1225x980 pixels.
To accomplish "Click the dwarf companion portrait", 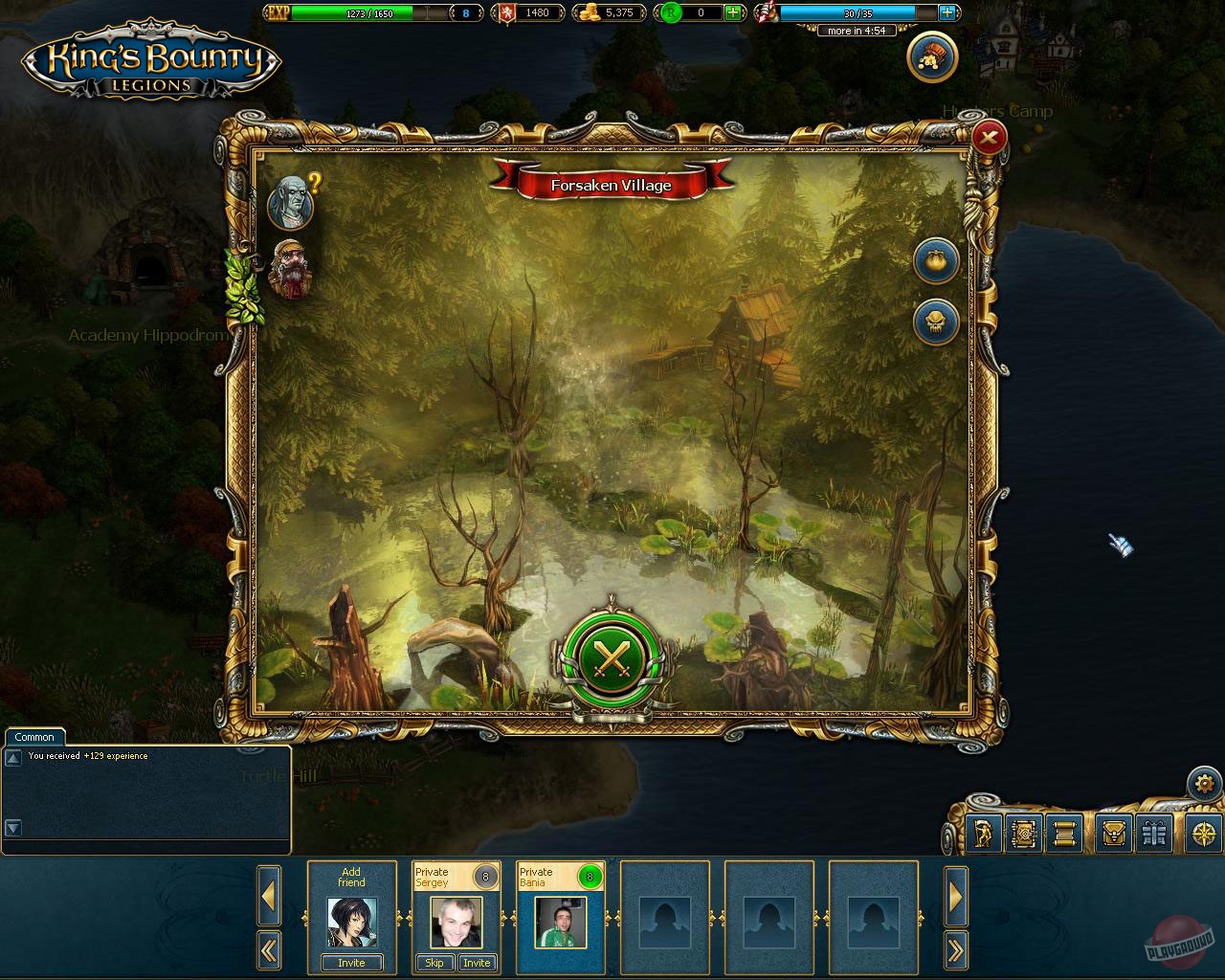I will coord(289,271).
